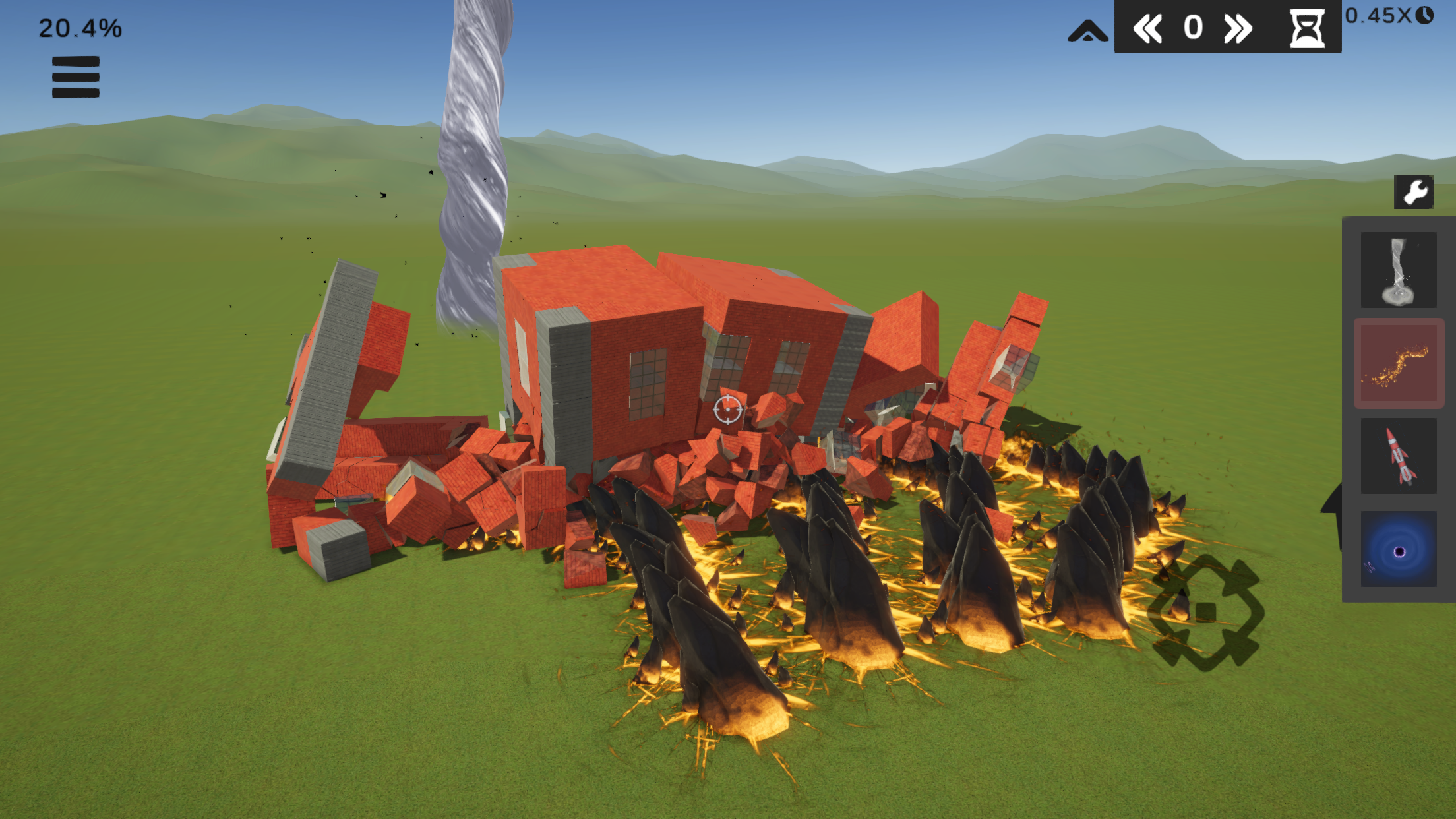Click the 20.4% destruction percentage

(x=80, y=27)
